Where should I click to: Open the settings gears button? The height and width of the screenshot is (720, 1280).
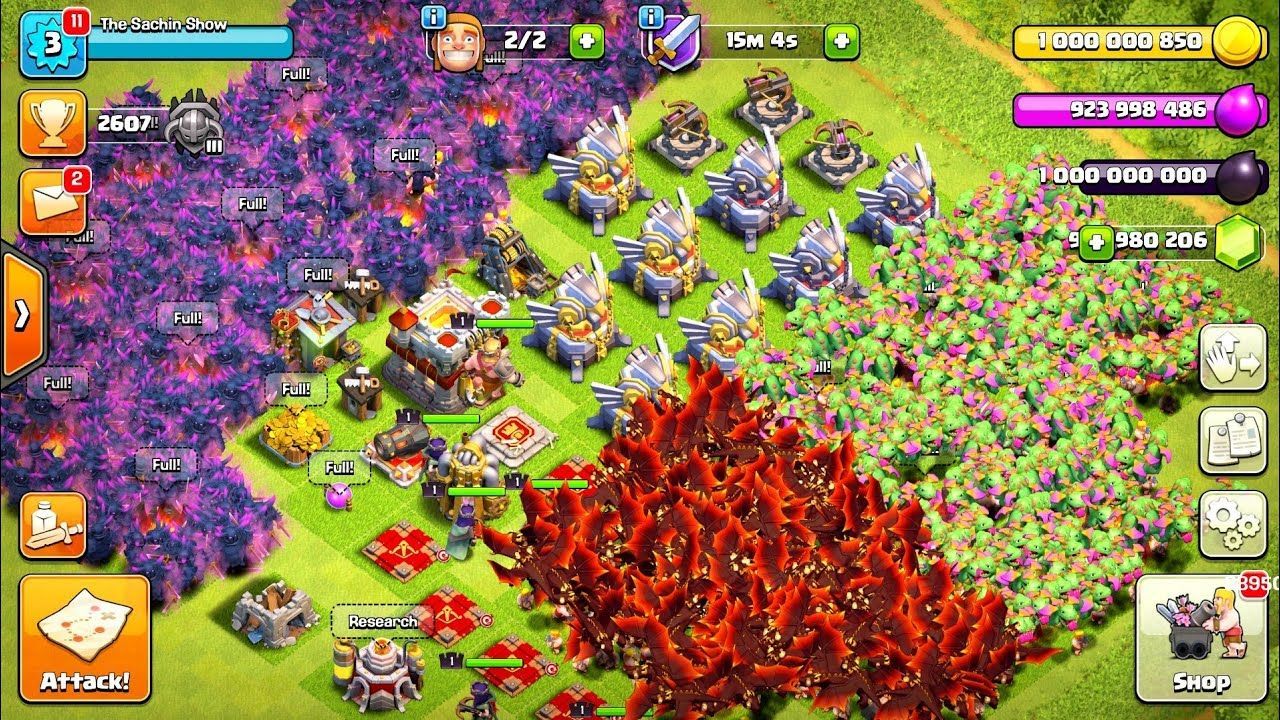(1232, 523)
